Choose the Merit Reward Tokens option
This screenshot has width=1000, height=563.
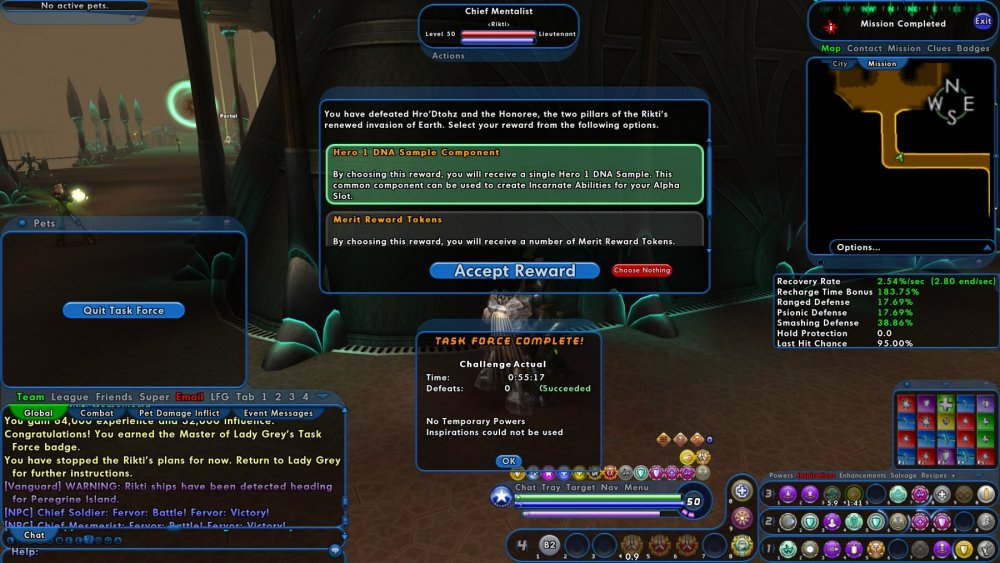514,229
